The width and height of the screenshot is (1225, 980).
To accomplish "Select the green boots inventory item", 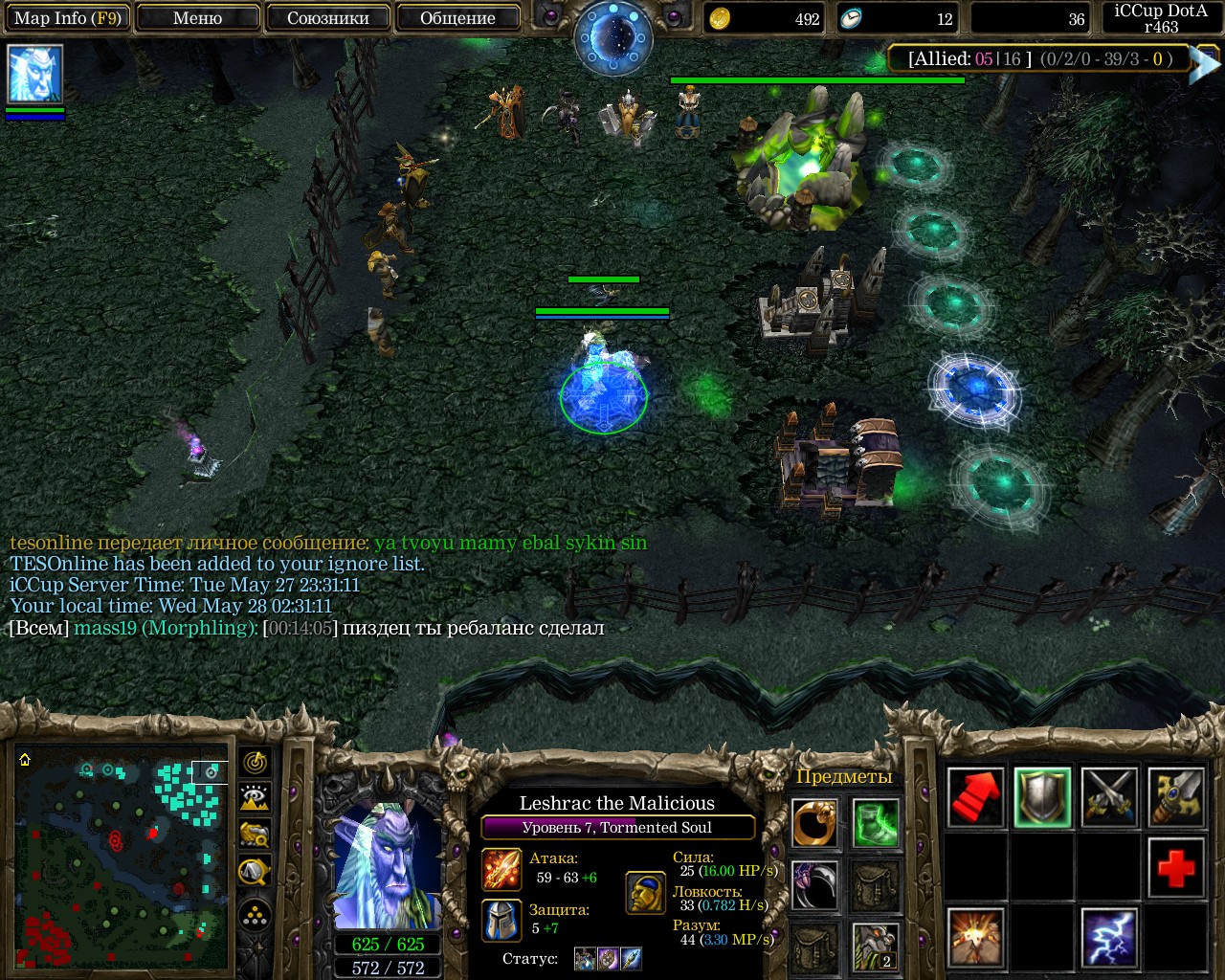I will click(x=876, y=823).
